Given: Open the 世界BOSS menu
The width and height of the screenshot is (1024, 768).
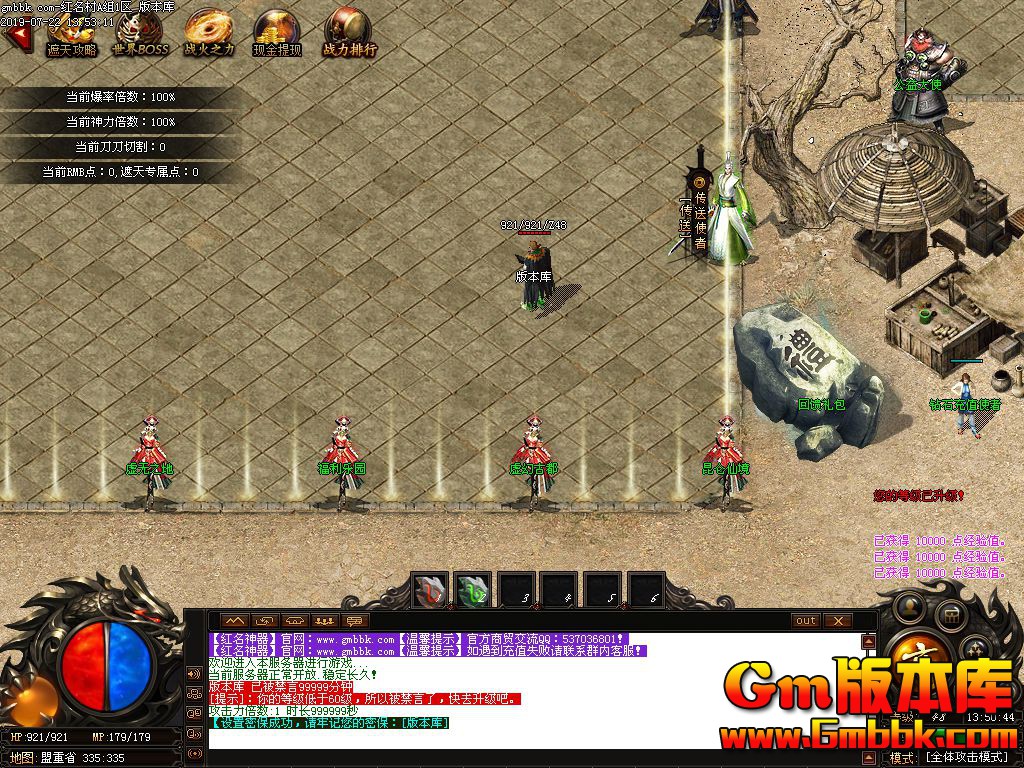Looking at the screenshot, I should (140, 34).
